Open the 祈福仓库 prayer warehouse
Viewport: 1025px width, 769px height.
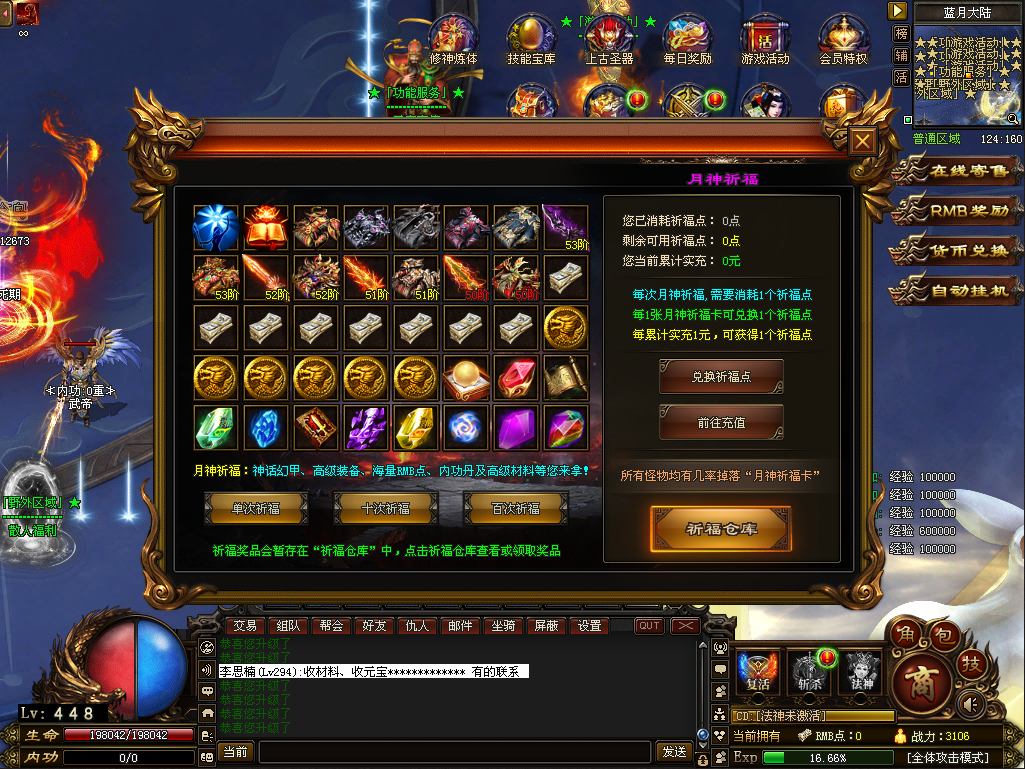pyautogui.click(x=721, y=528)
